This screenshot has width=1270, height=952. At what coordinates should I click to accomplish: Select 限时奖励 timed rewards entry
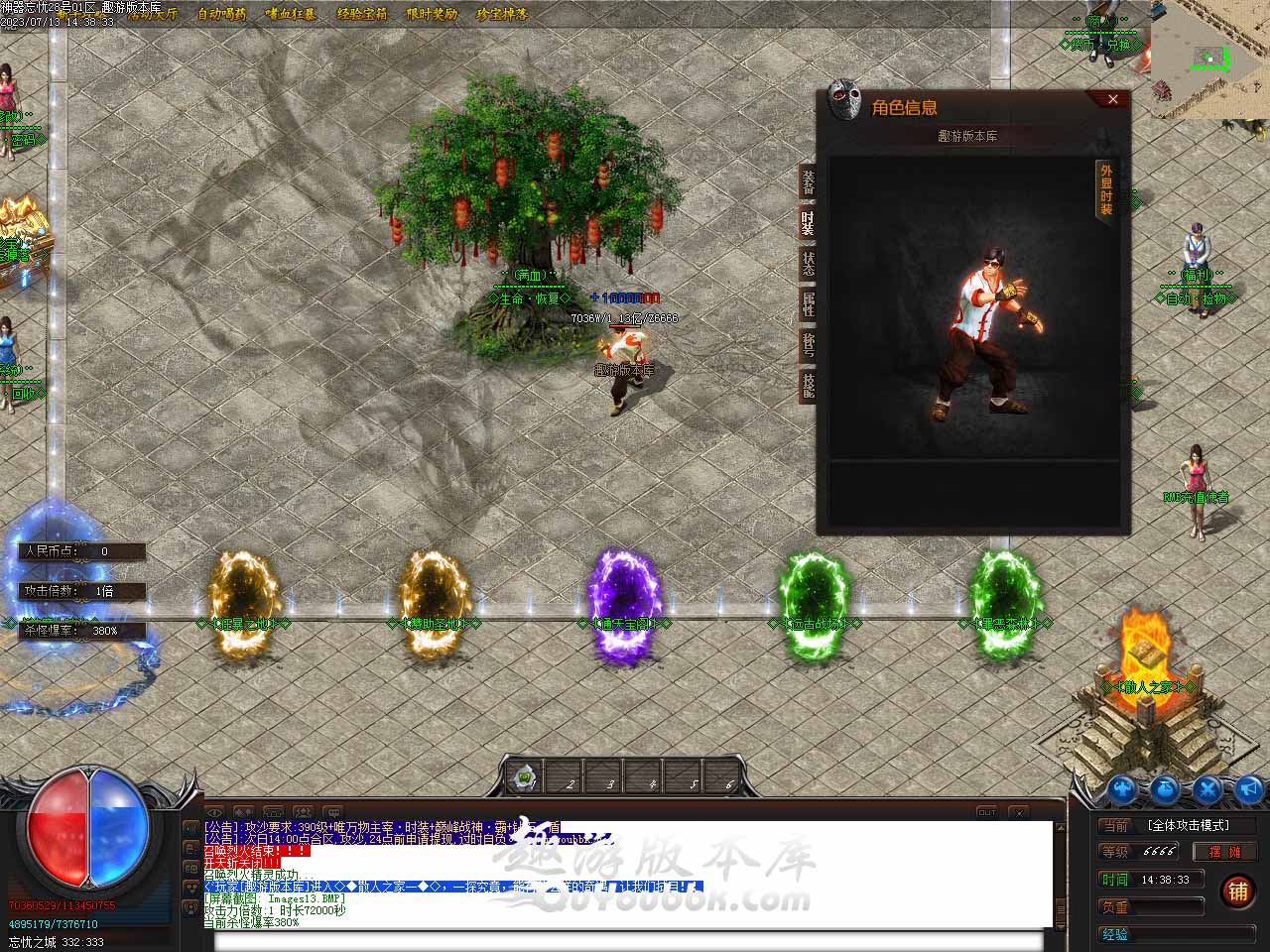pos(433,14)
